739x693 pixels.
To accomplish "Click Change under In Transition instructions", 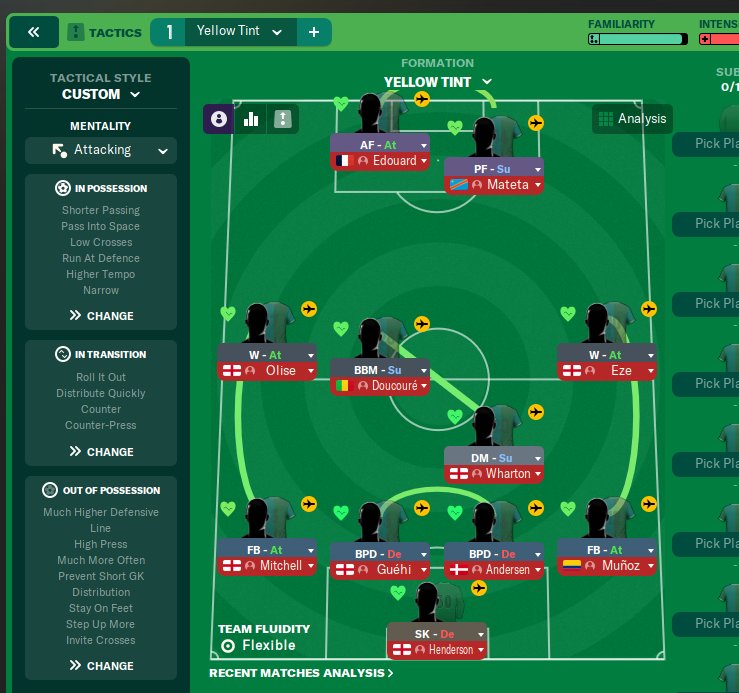I will (x=101, y=451).
